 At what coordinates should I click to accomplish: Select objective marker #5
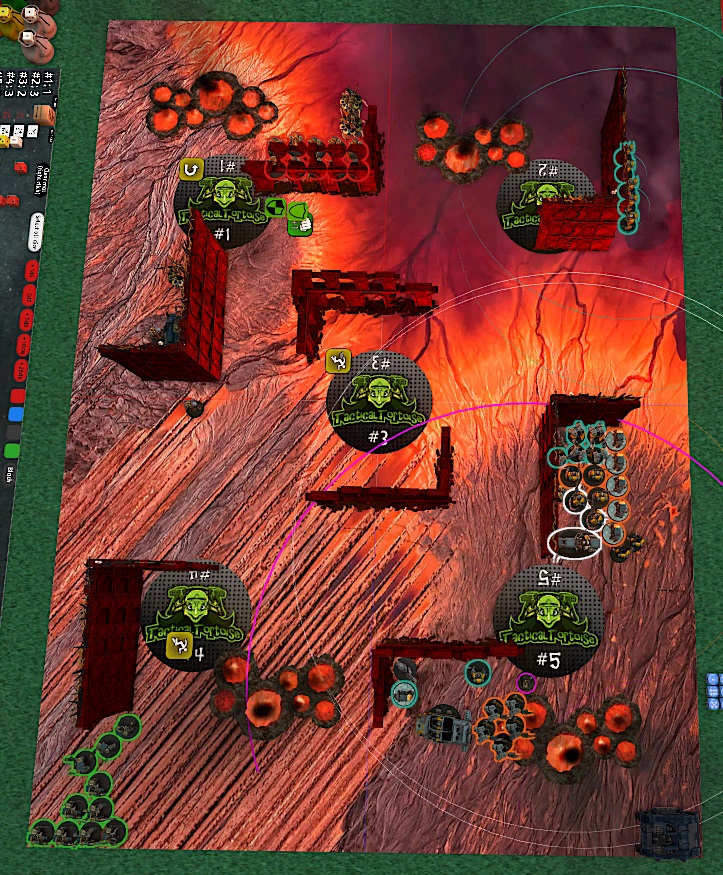click(547, 622)
